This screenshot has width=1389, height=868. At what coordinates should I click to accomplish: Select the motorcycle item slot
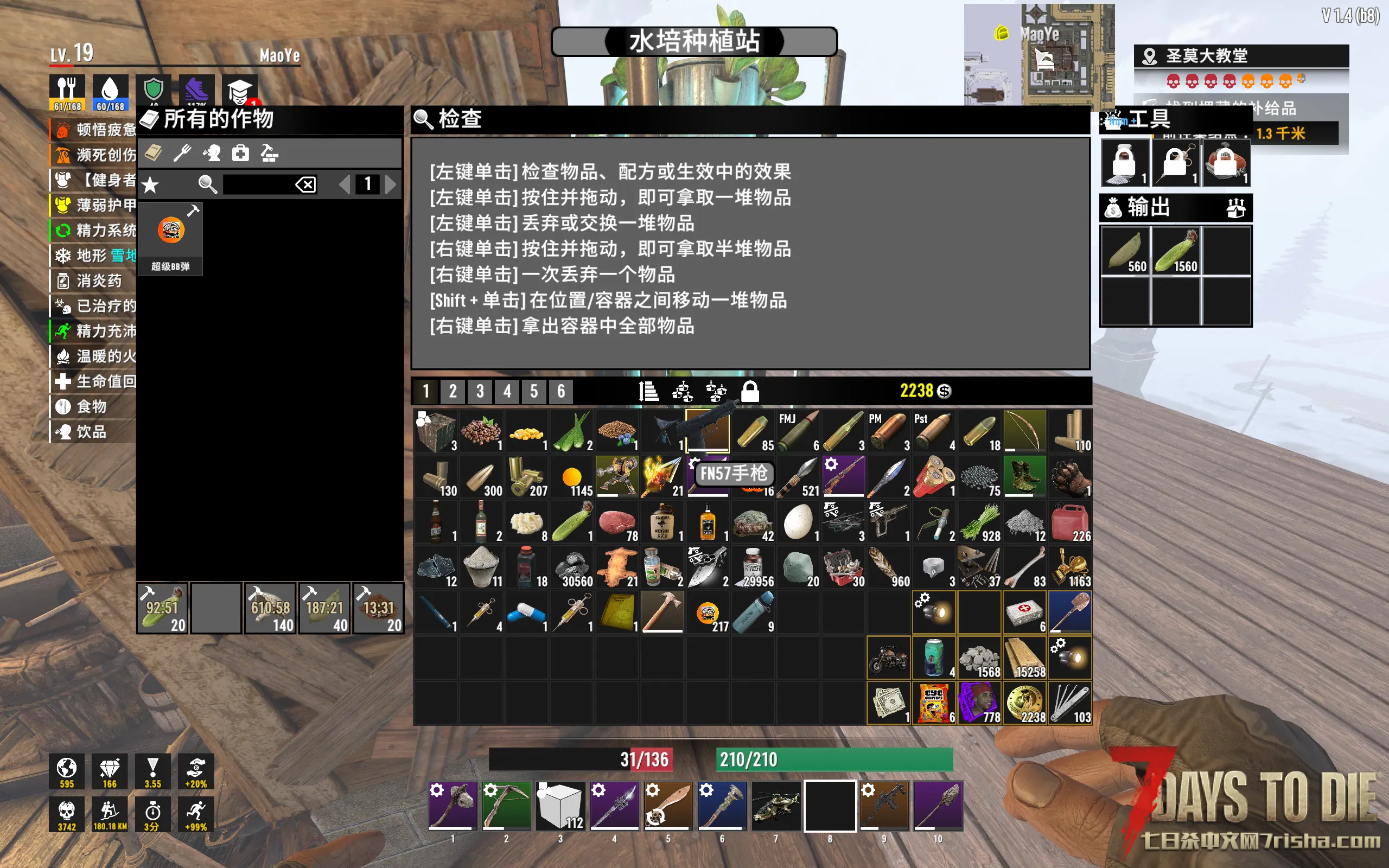tap(888, 658)
